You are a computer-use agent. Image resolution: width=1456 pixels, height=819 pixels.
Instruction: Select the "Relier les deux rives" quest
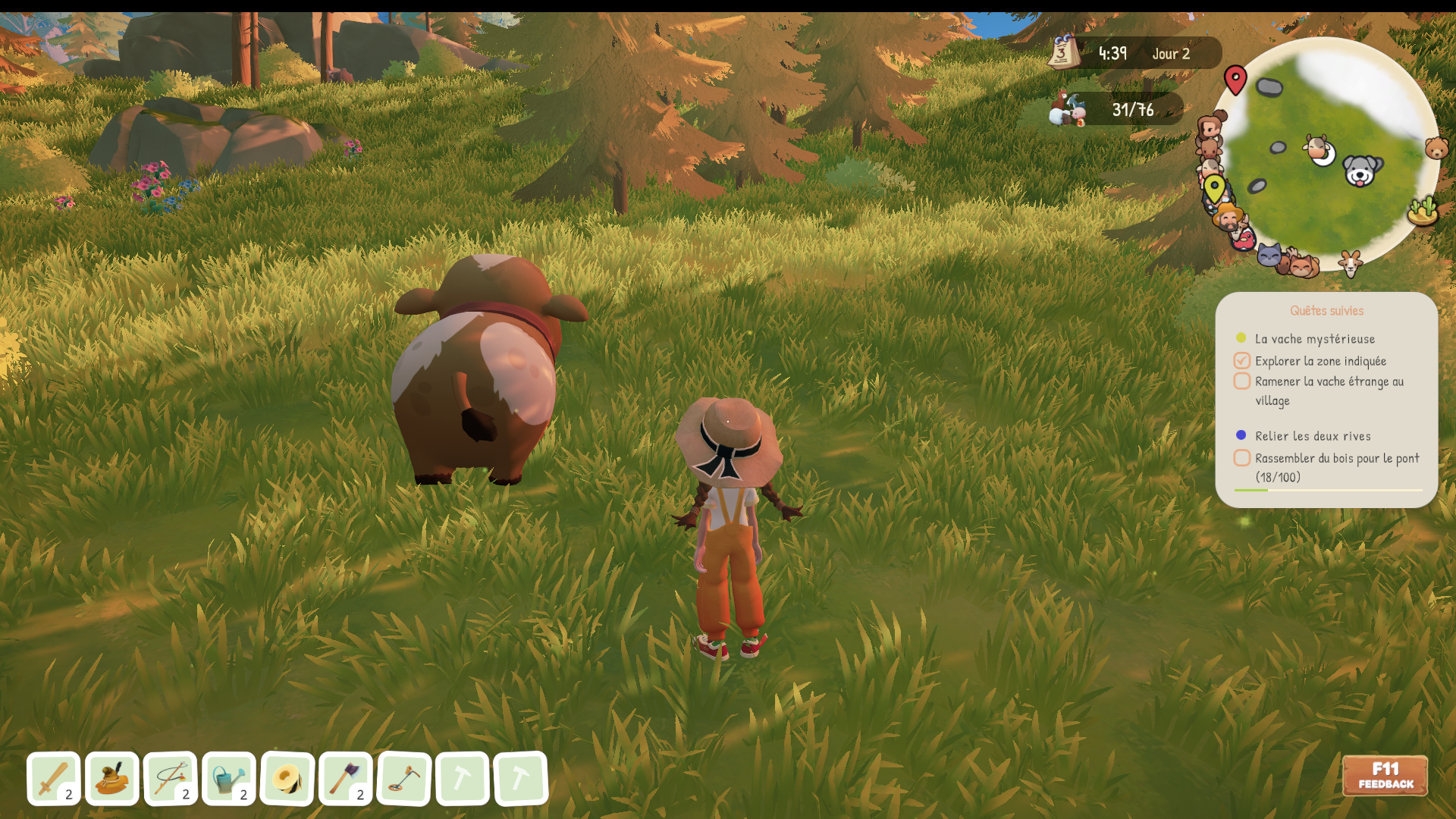tap(1312, 436)
